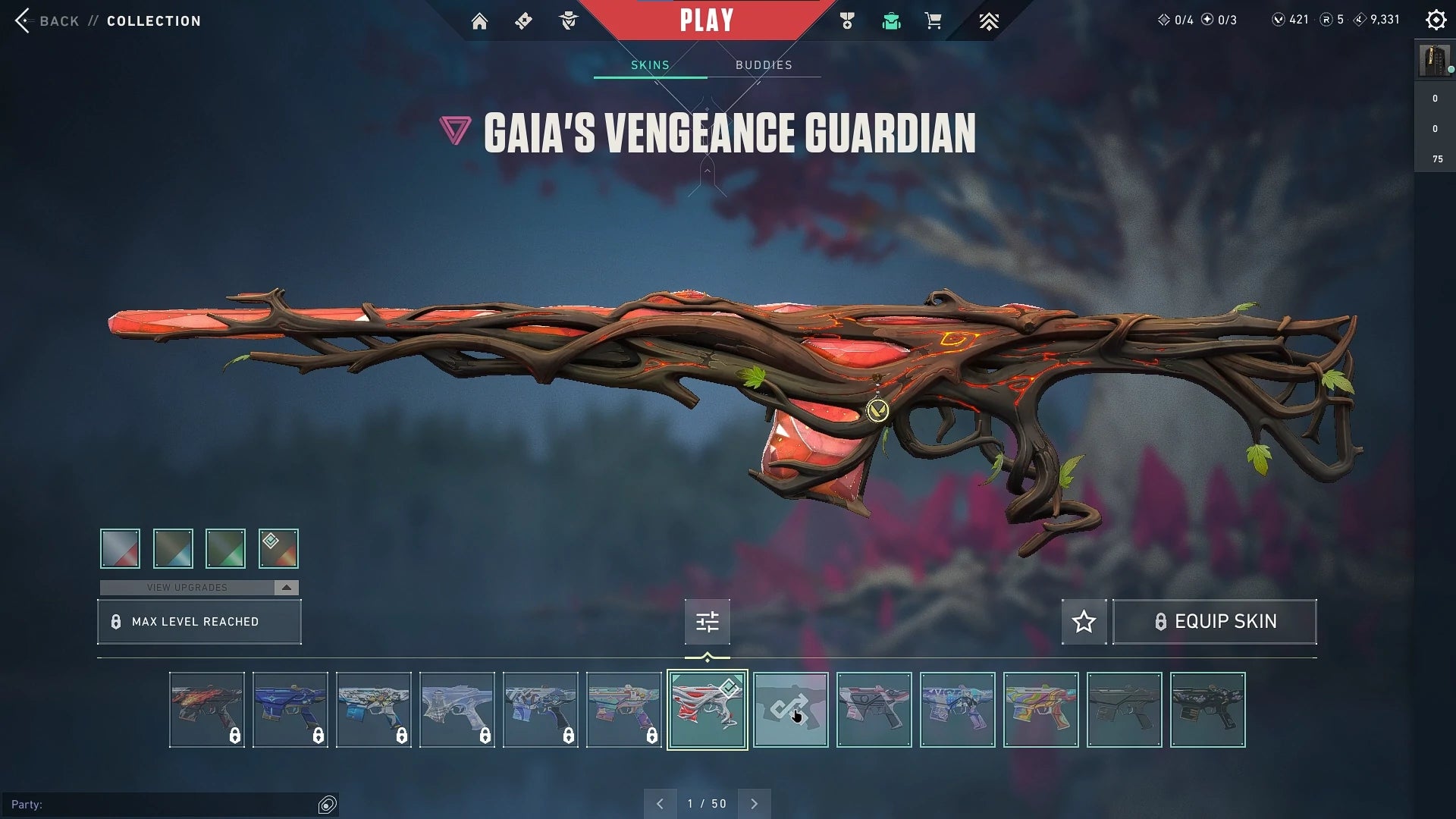Open the Home screen icon

[480, 20]
